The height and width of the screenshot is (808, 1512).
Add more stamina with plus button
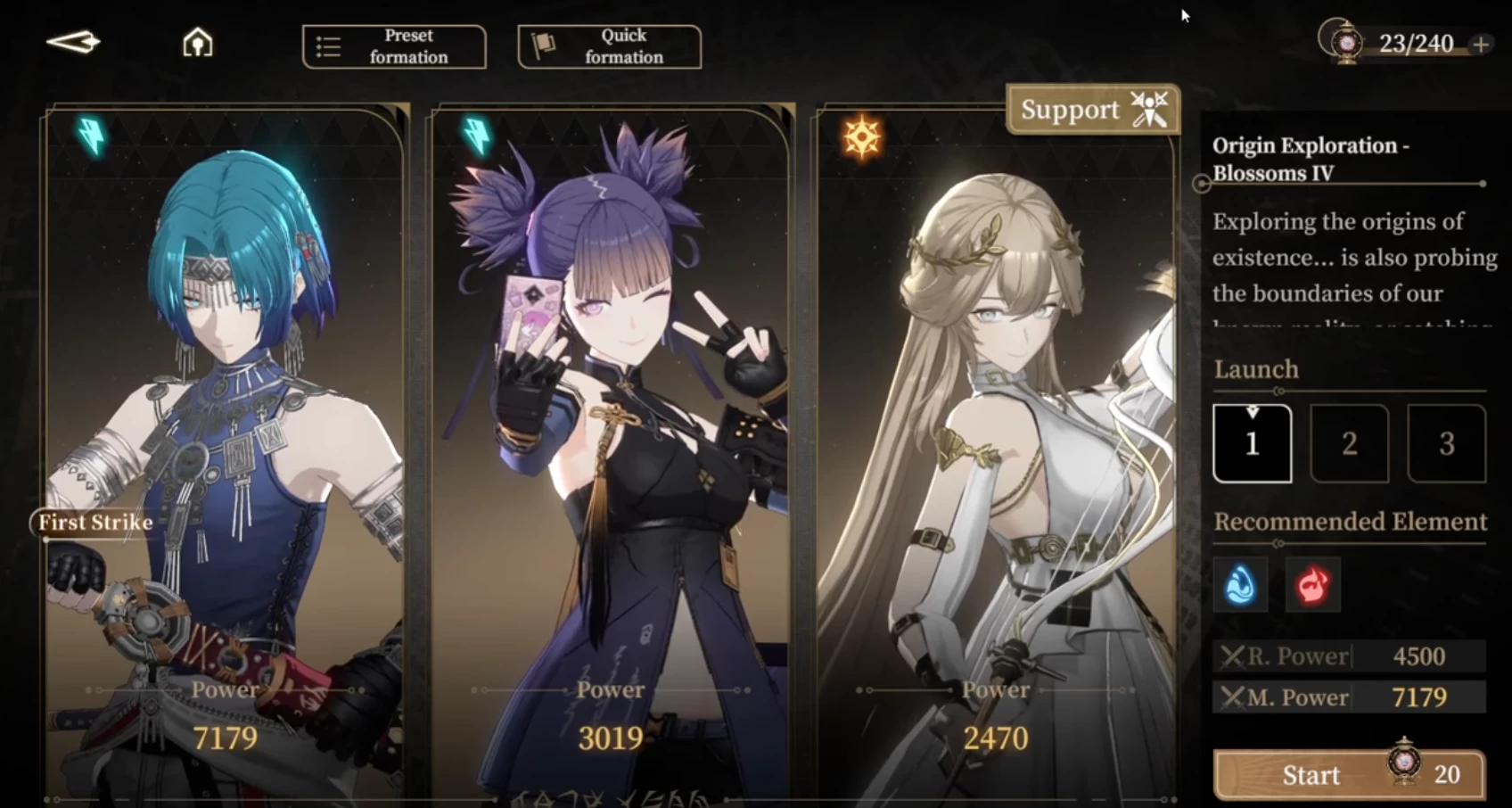[x=1481, y=44]
